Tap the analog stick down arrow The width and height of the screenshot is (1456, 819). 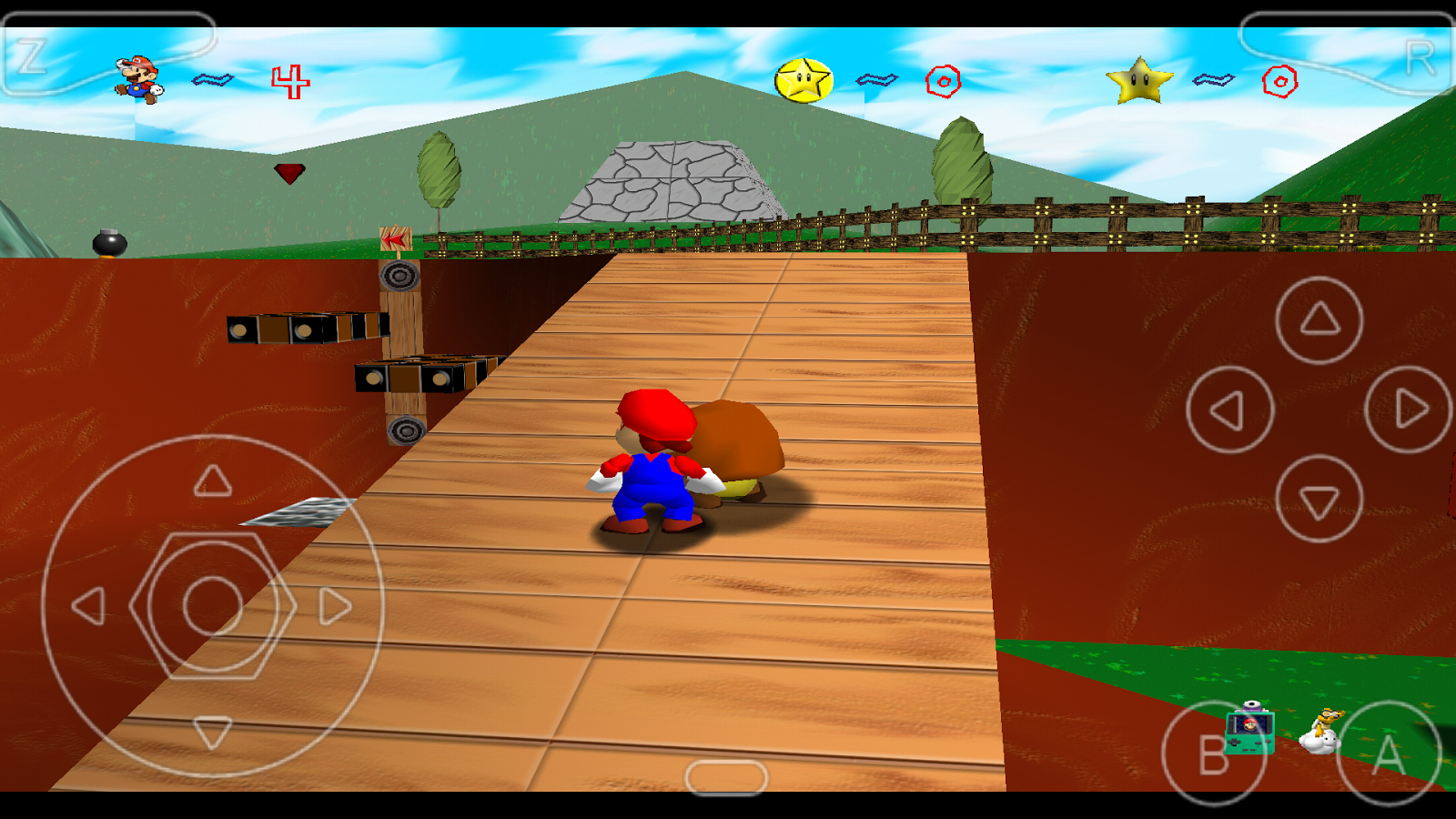click(x=211, y=730)
